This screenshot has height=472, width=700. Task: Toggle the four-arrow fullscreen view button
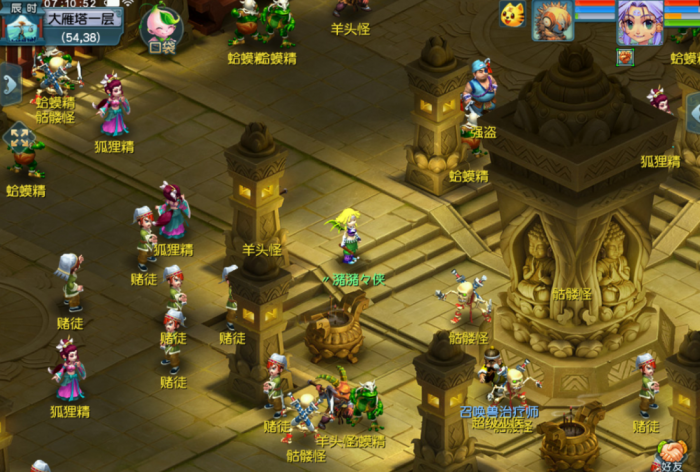18,137
